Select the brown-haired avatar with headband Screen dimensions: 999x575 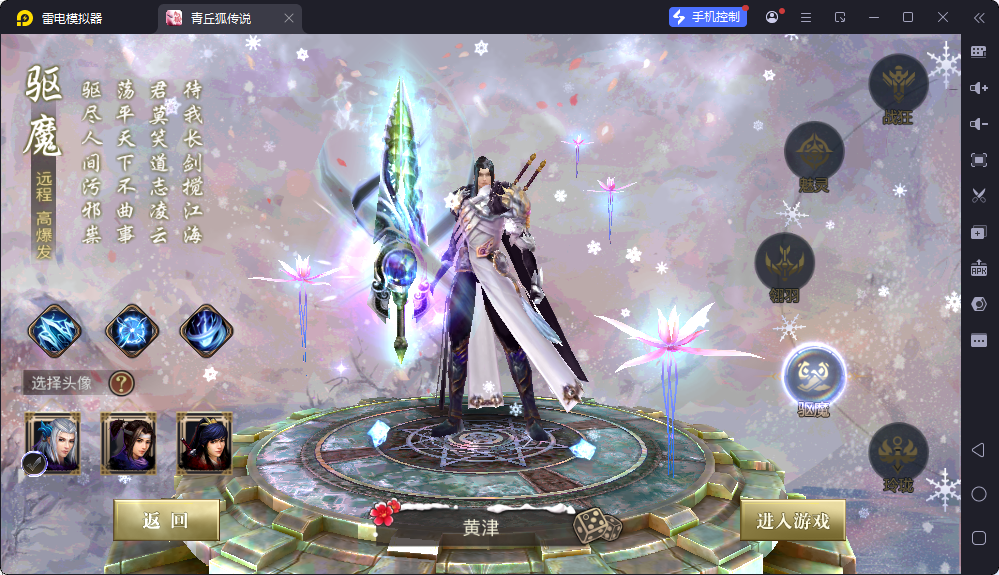tap(128, 440)
